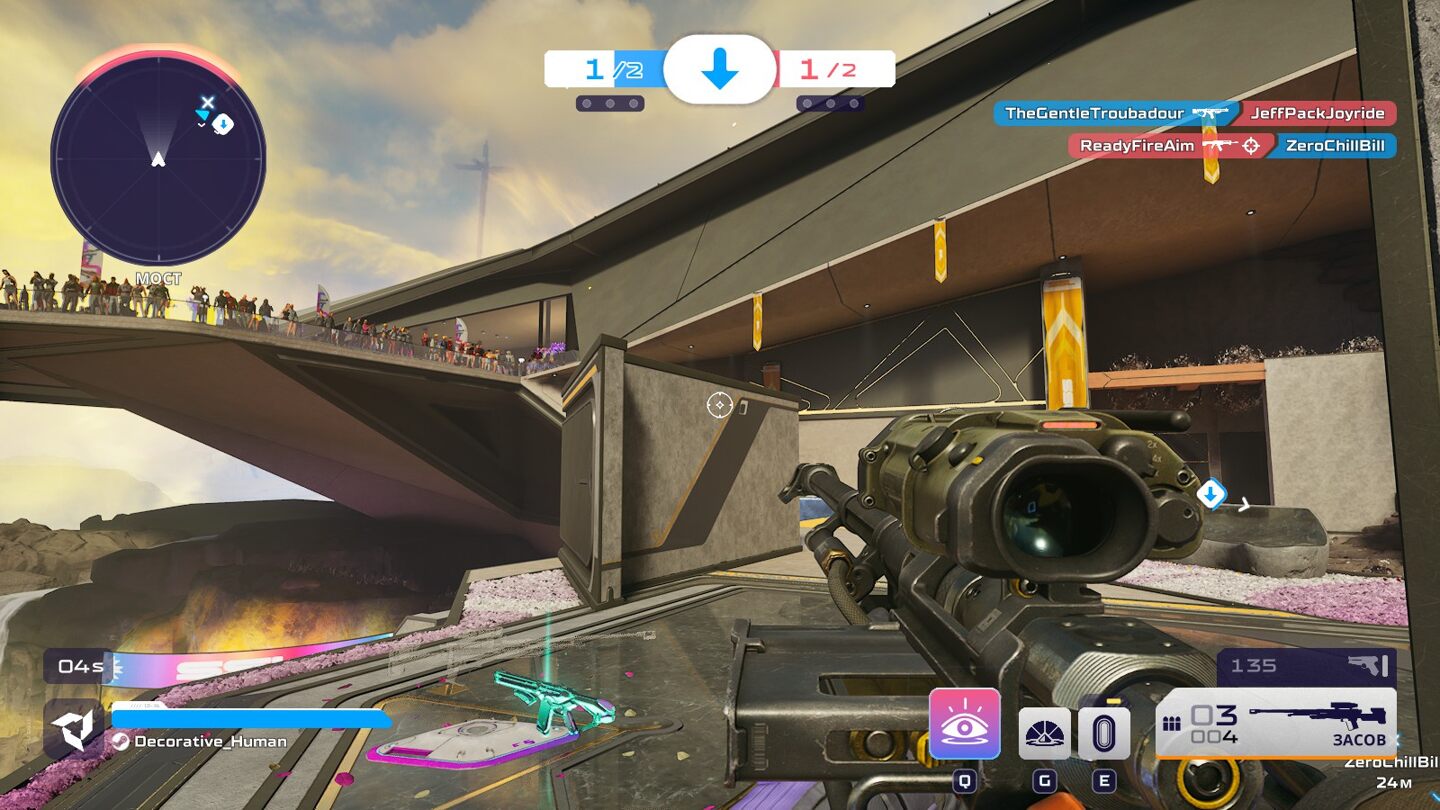Click the blue down-arrow objective indicator
1440x810 pixels.
tap(719, 68)
